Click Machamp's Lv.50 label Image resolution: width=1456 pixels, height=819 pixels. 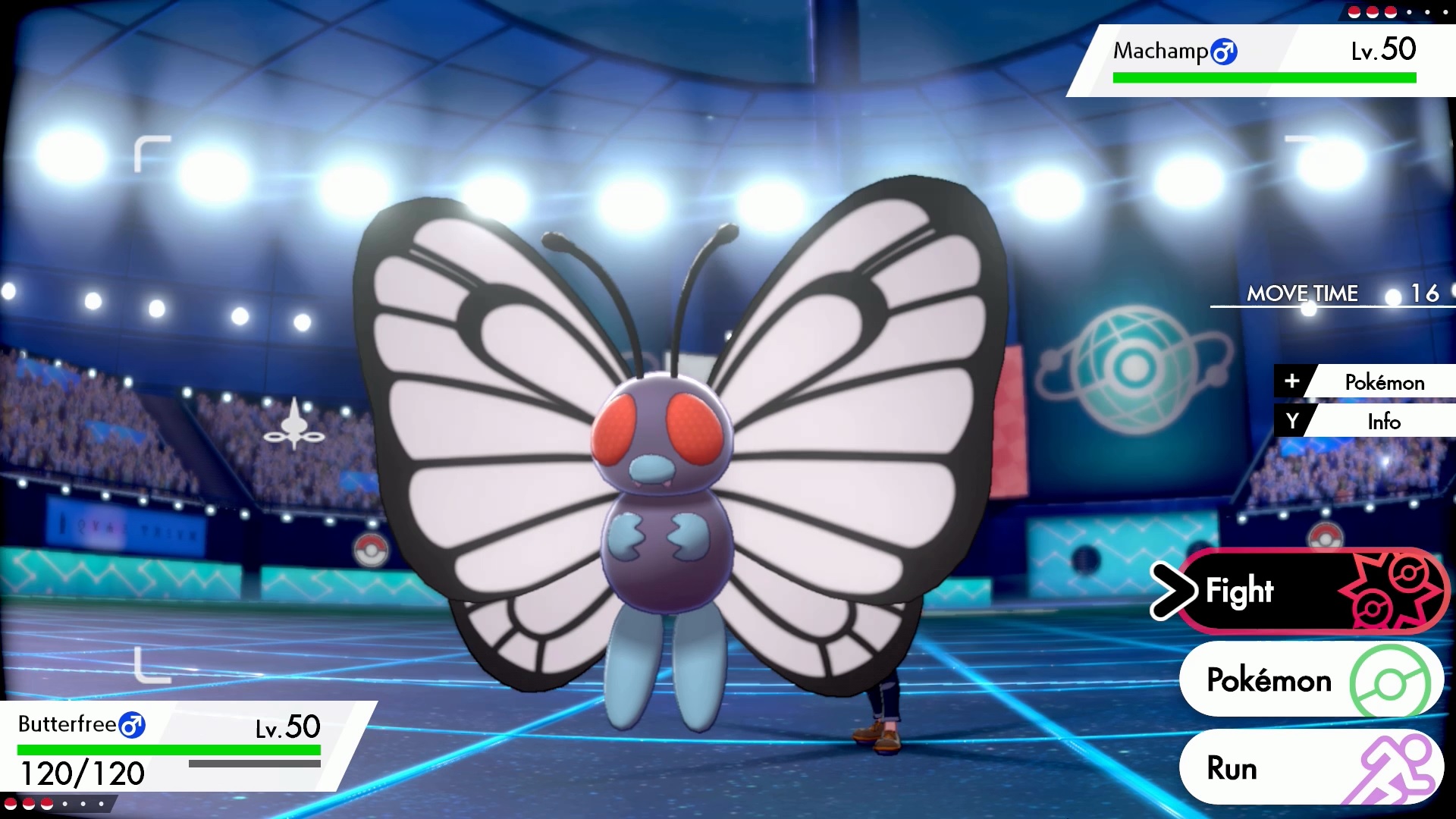pyautogui.click(x=1385, y=49)
